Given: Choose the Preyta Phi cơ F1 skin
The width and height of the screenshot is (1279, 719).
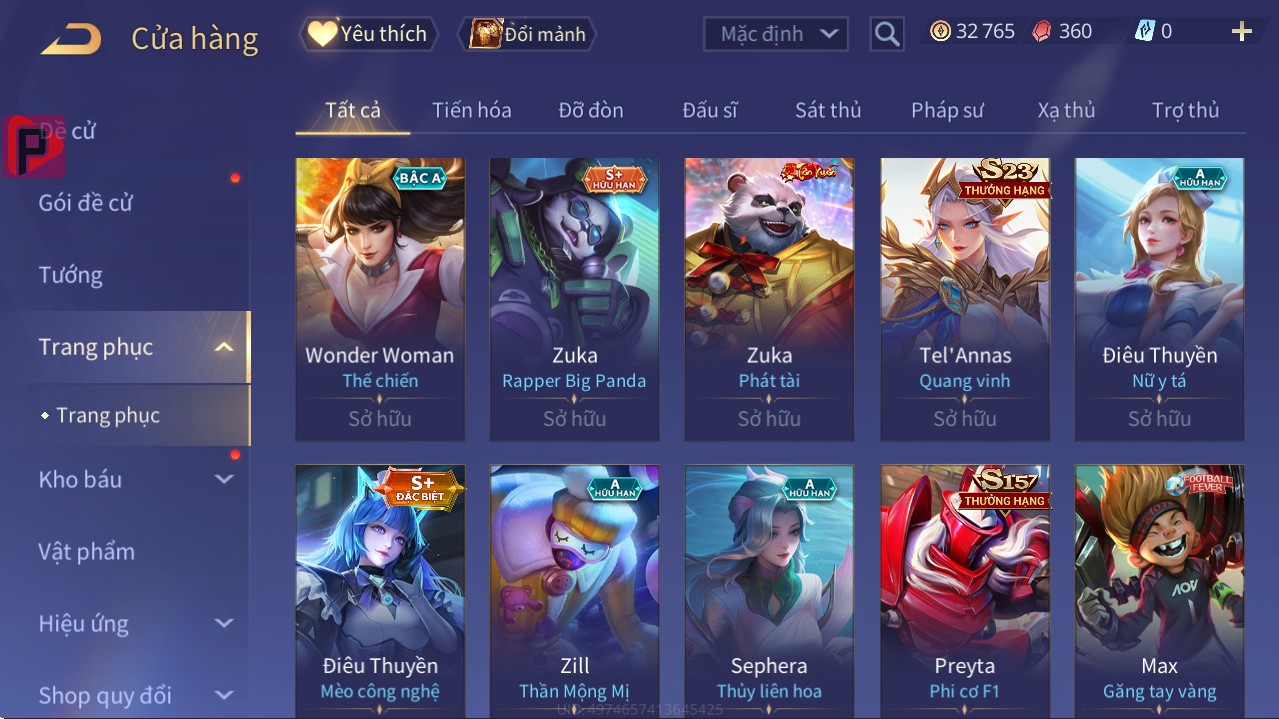Looking at the screenshot, I should tap(965, 590).
